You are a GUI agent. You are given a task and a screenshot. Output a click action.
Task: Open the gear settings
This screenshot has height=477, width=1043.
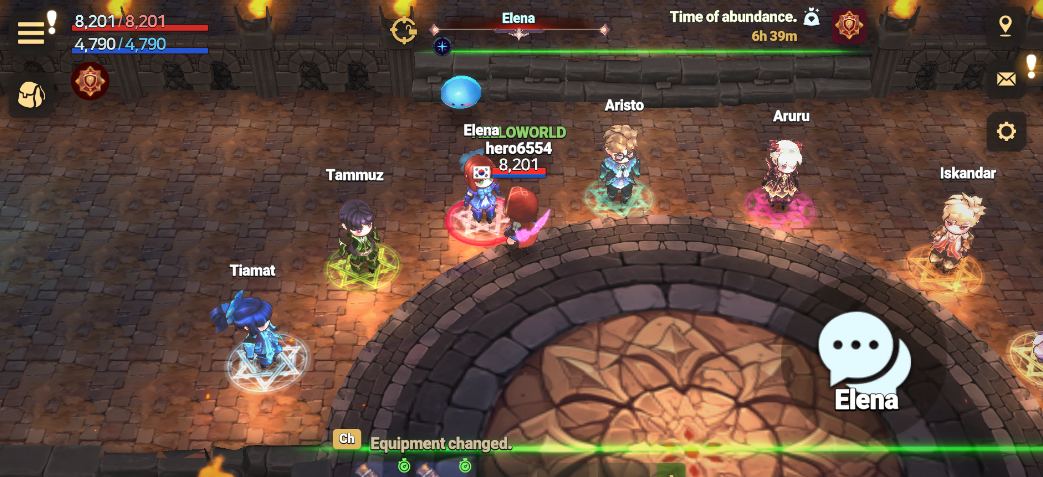[1006, 131]
